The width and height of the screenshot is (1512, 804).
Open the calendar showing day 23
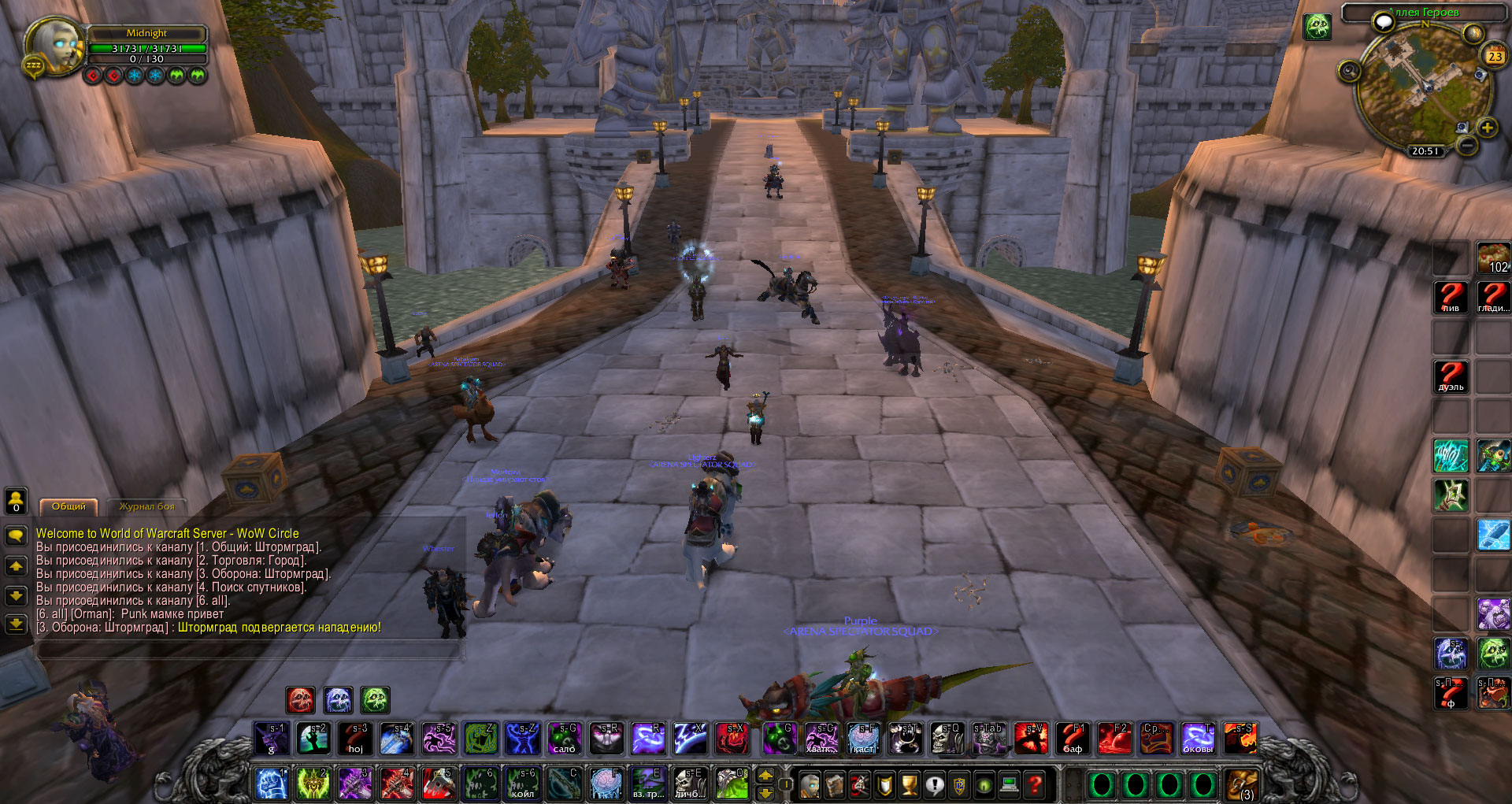(1494, 56)
